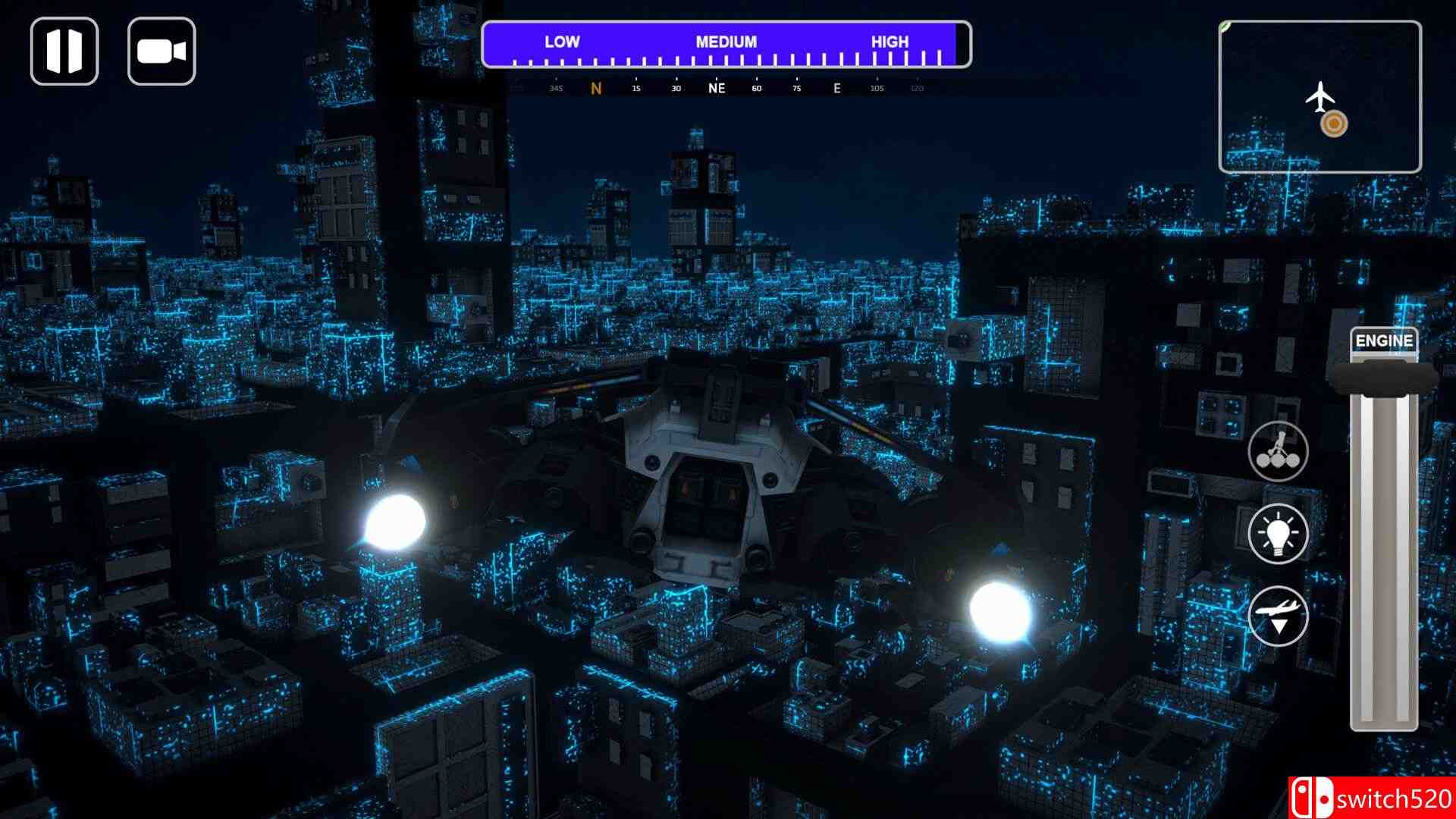Select LOW on the speed gauge
The image size is (1456, 819).
pos(561,42)
